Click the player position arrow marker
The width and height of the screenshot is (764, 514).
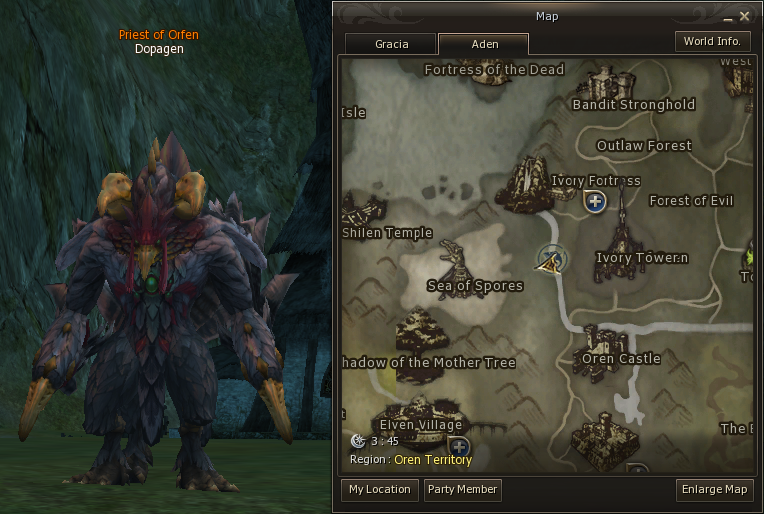(548, 261)
